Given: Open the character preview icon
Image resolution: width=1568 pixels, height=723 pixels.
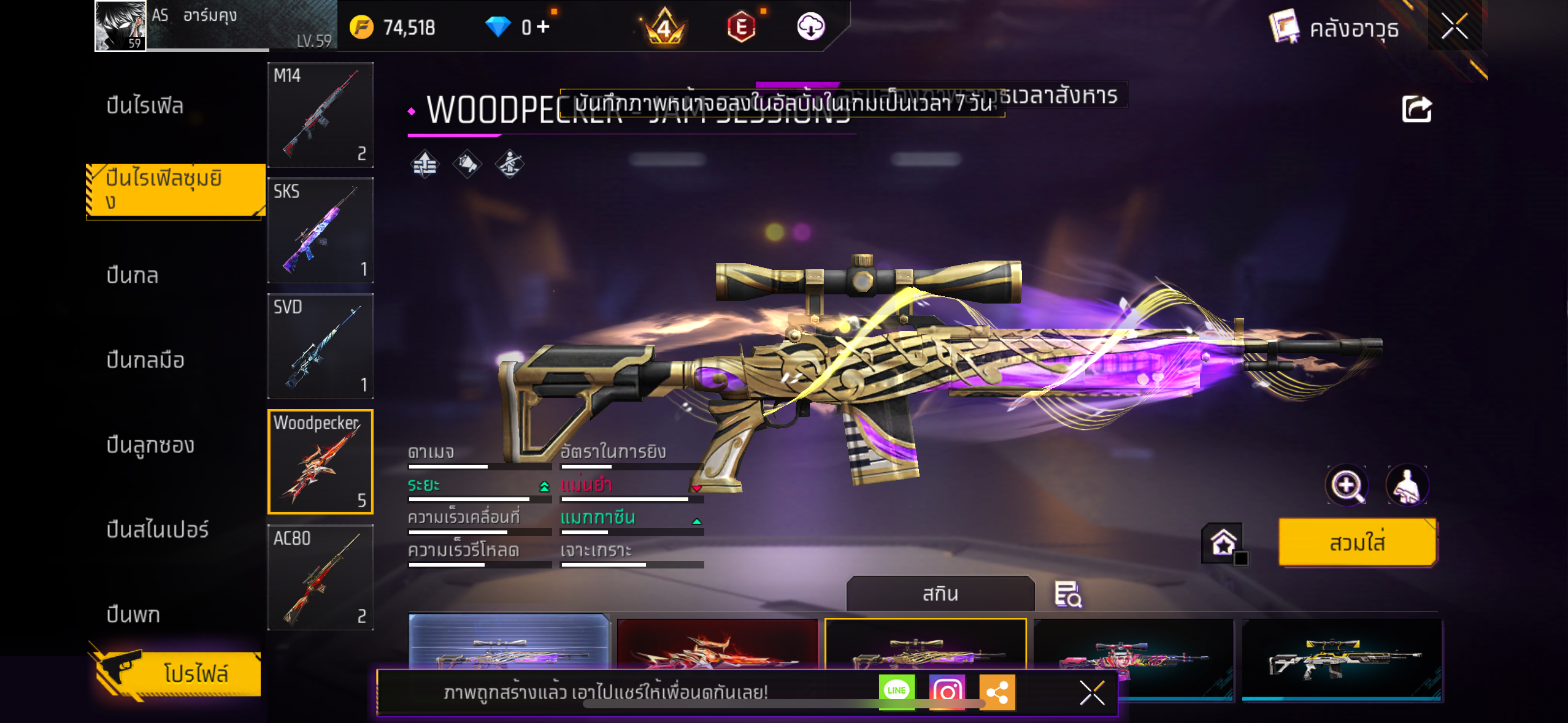Looking at the screenshot, I should pos(1407,486).
